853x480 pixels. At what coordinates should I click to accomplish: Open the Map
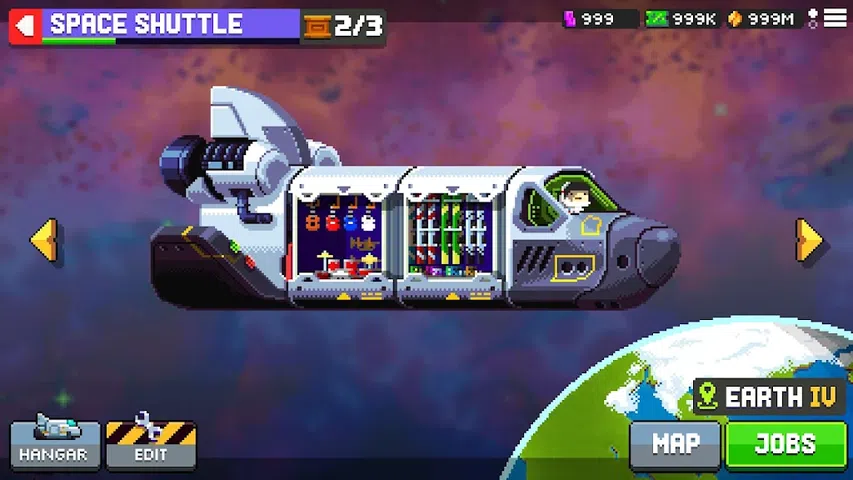[x=675, y=444]
